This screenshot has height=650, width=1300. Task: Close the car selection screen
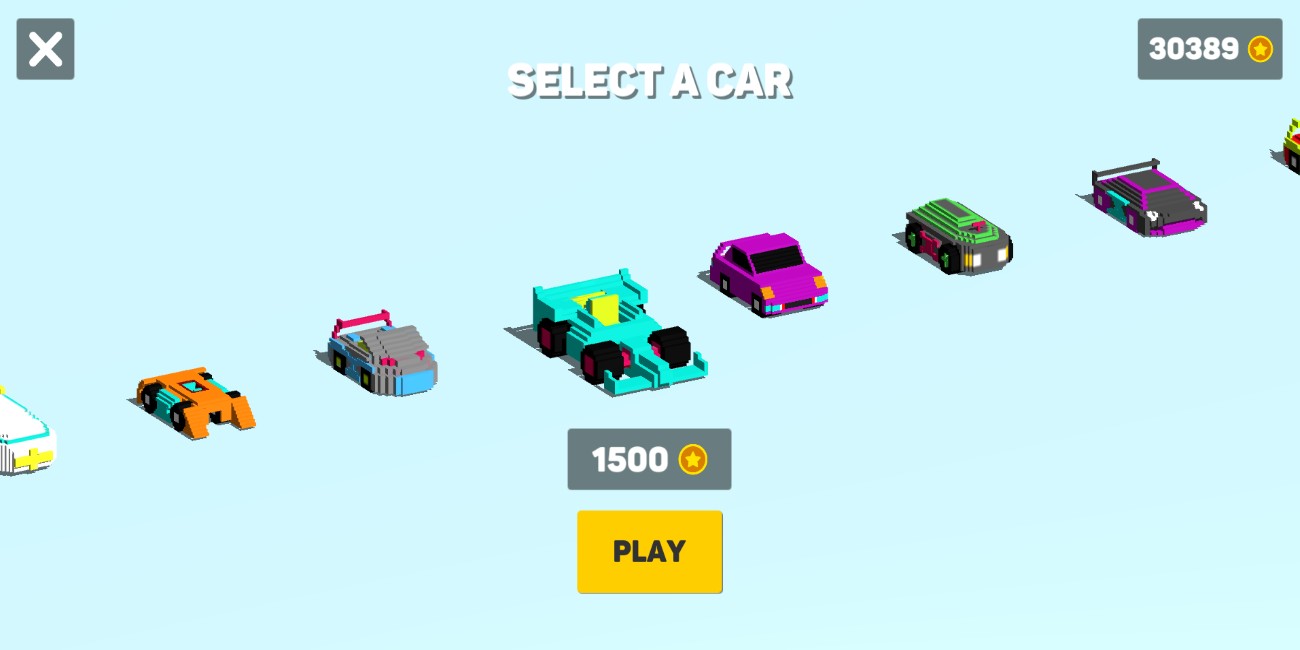(45, 49)
